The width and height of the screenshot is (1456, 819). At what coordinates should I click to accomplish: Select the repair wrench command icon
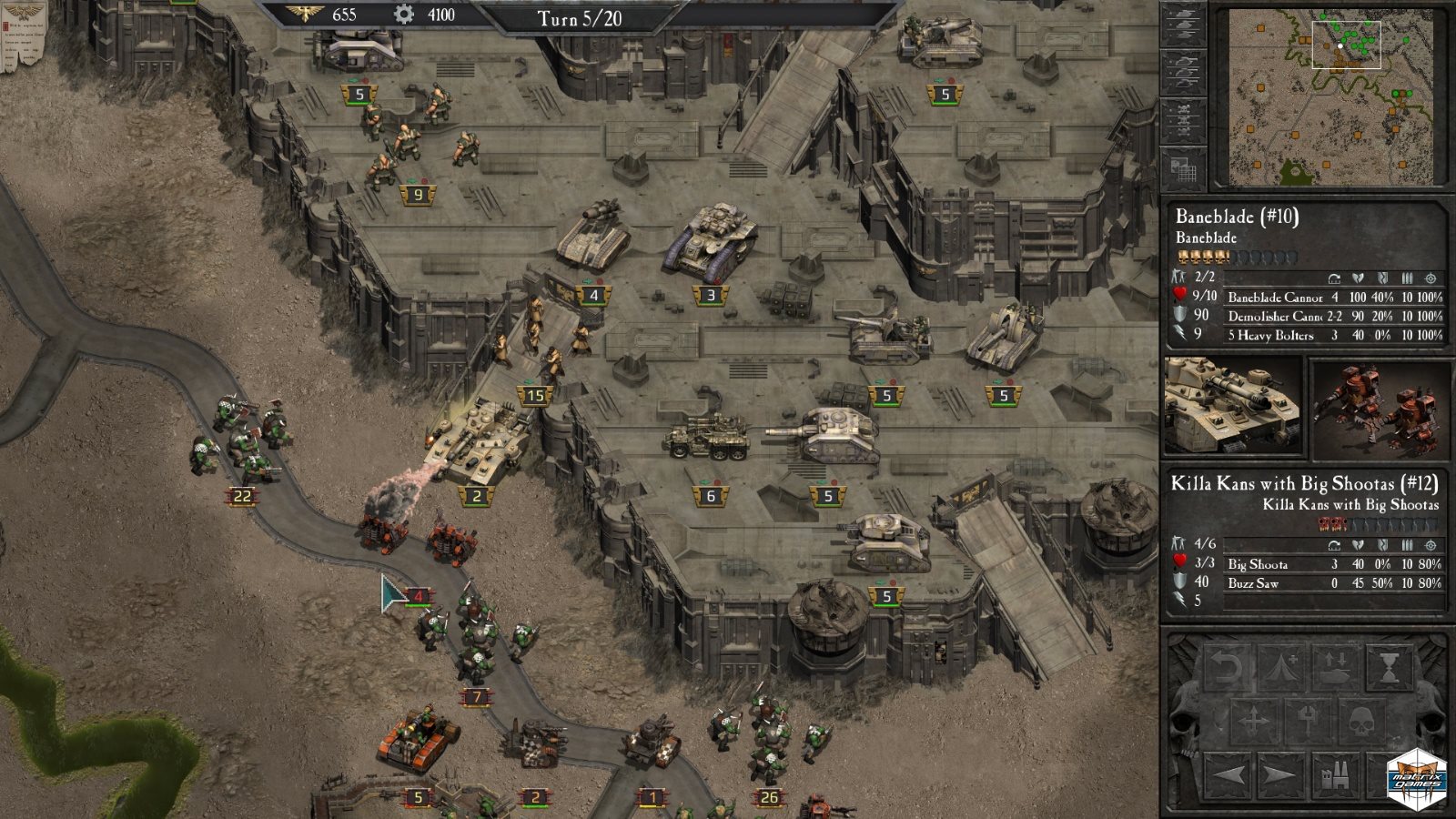click(x=1309, y=719)
